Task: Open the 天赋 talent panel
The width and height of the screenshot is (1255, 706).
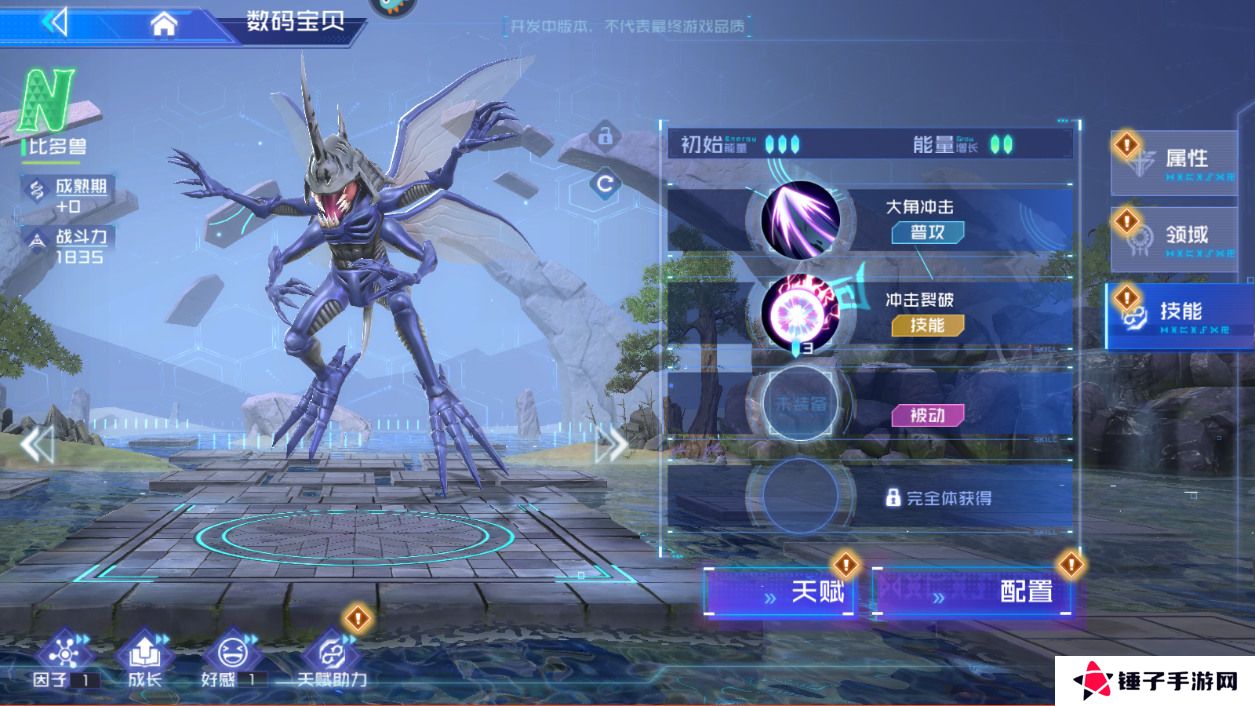Action: pyautogui.click(x=782, y=592)
